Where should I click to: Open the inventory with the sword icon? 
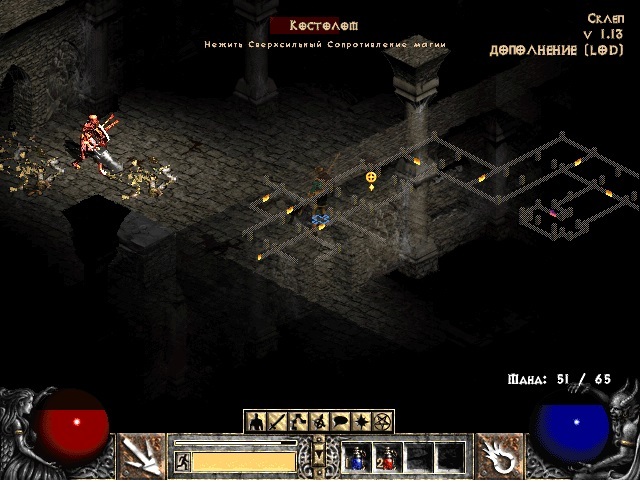(x=277, y=421)
